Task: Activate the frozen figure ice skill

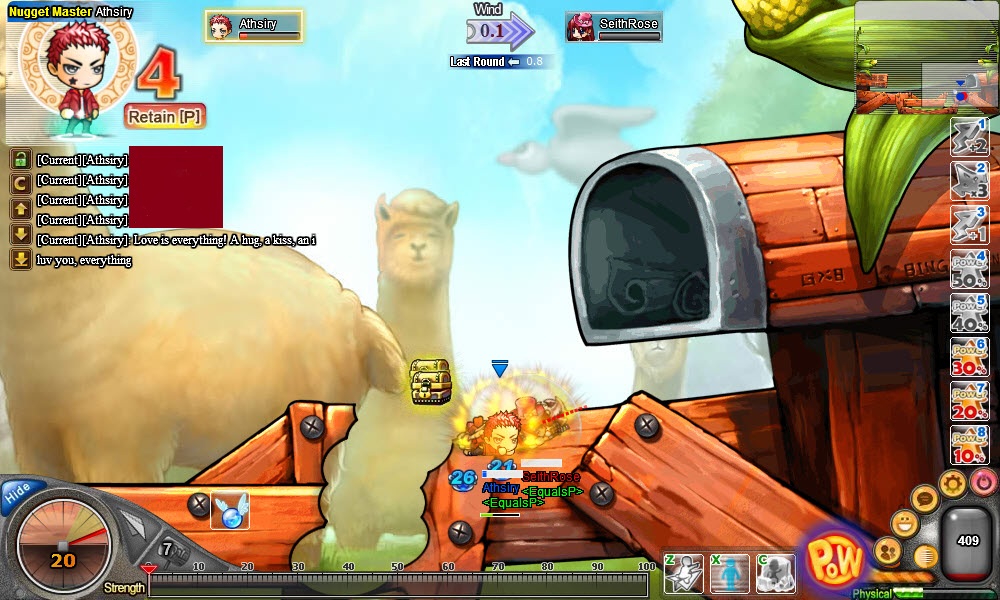Action: click(x=776, y=573)
